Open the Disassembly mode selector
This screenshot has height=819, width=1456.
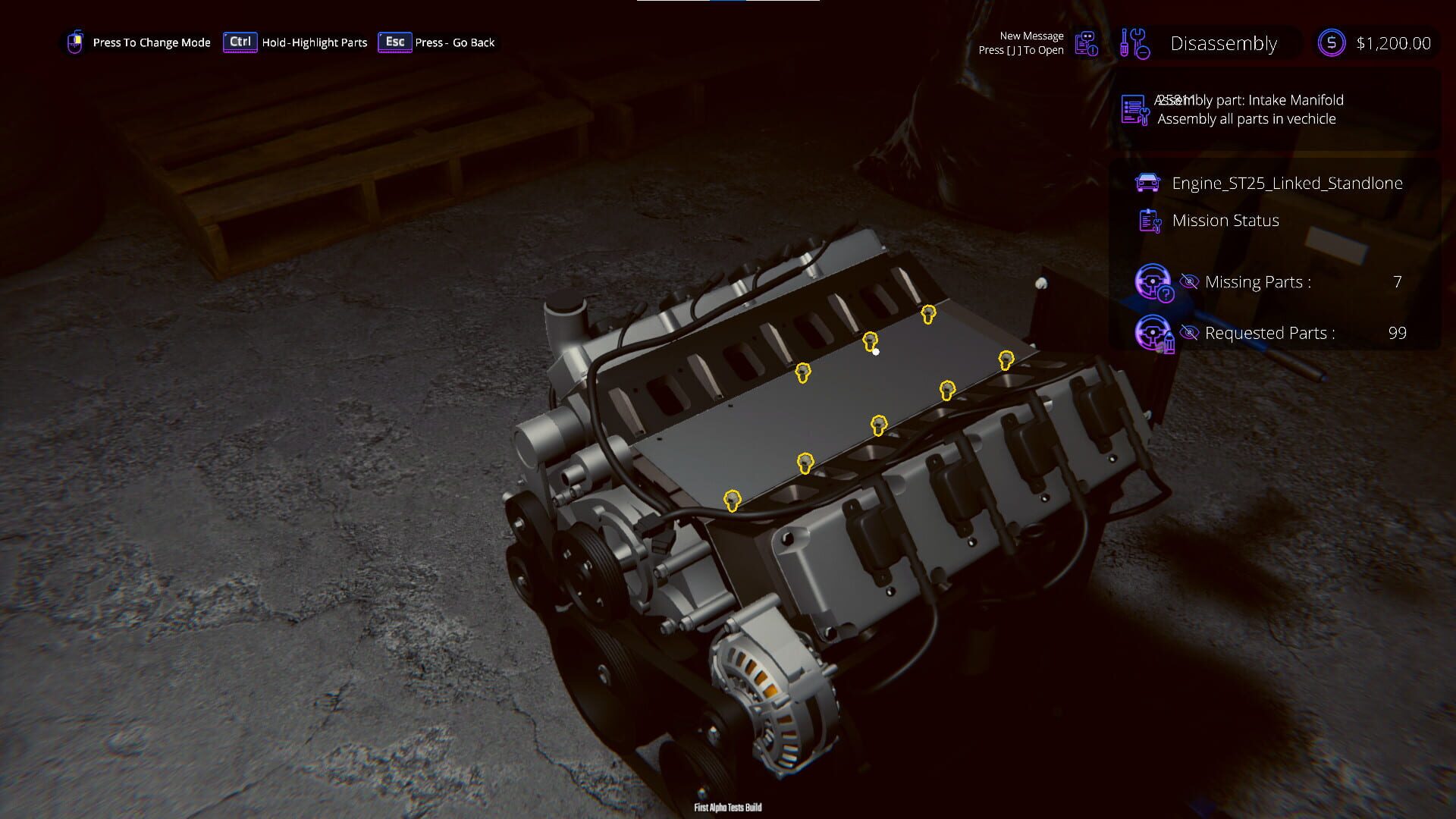click(x=1222, y=43)
